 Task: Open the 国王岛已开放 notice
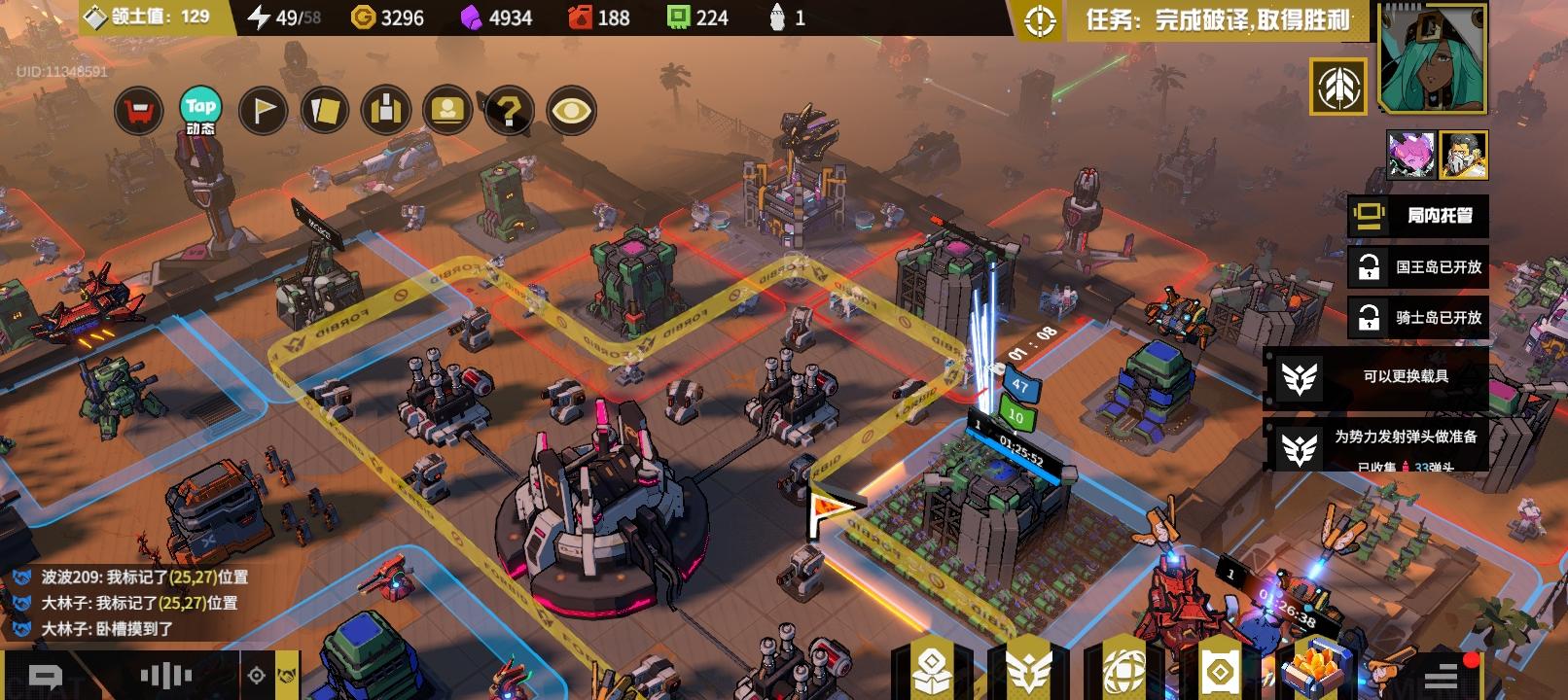(1417, 266)
